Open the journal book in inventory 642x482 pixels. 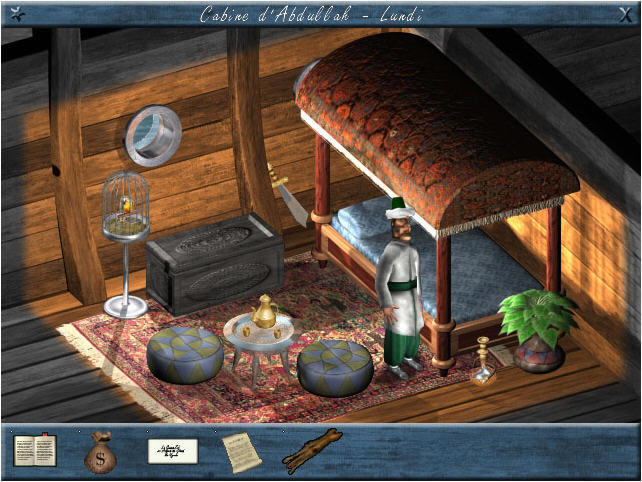click(x=34, y=451)
